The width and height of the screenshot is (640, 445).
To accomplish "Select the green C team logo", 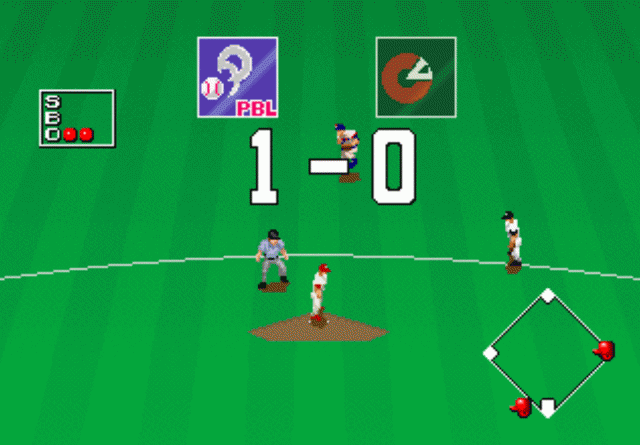I will 416,77.
